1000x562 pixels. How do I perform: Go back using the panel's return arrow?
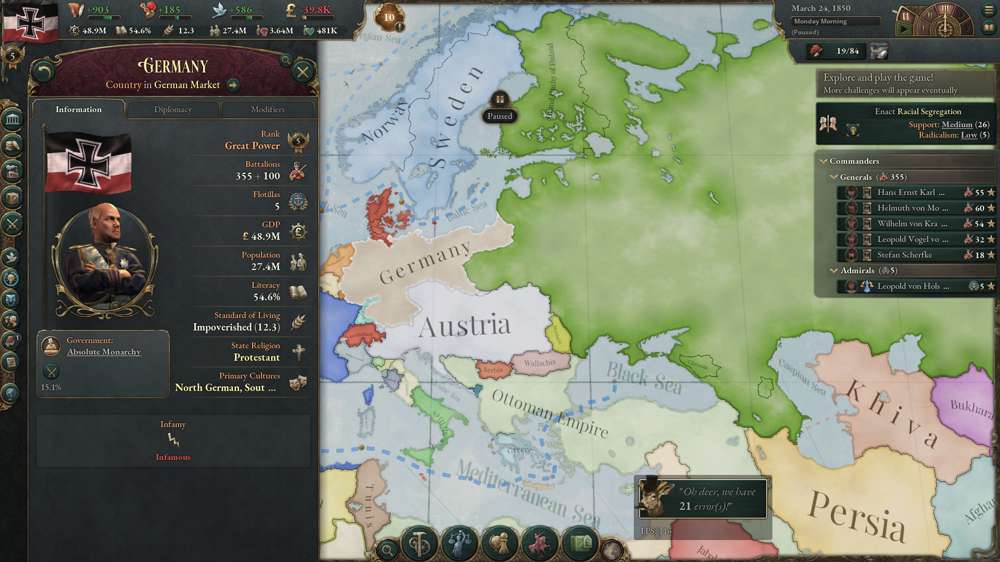[x=43, y=71]
